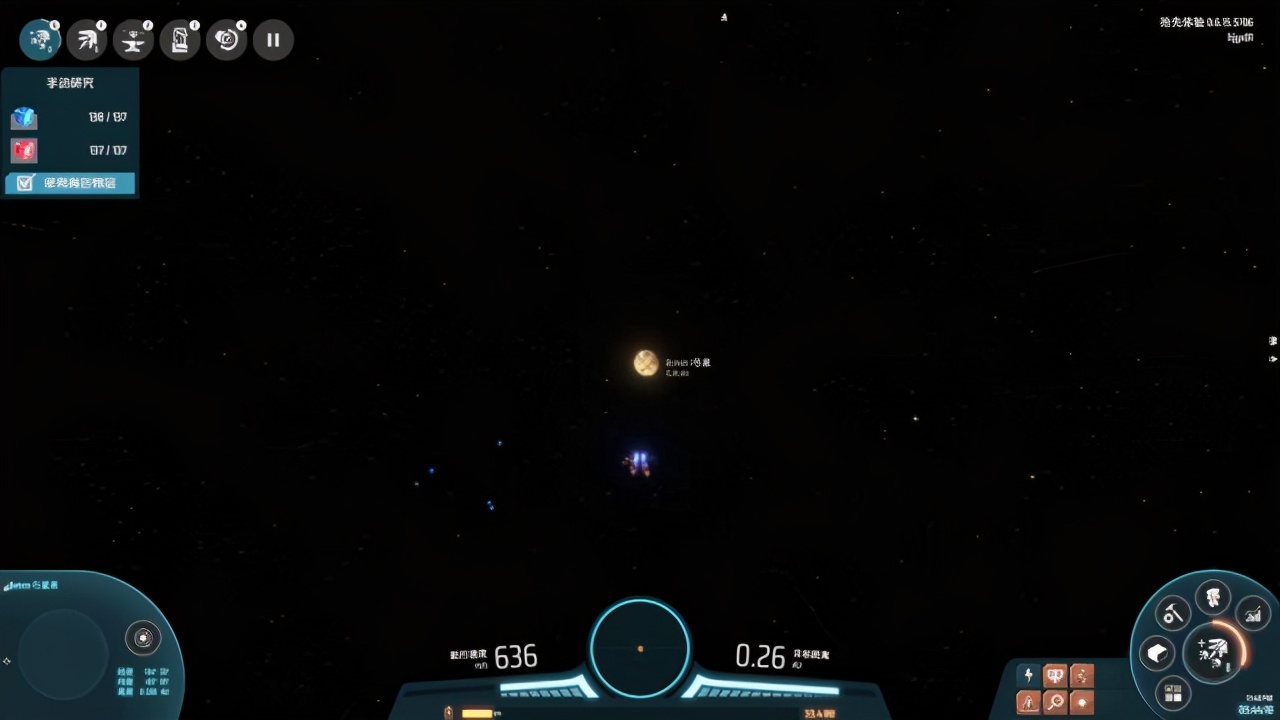Click the research document icon in top toolbar
1280x720 pixels.
(x=180, y=40)
